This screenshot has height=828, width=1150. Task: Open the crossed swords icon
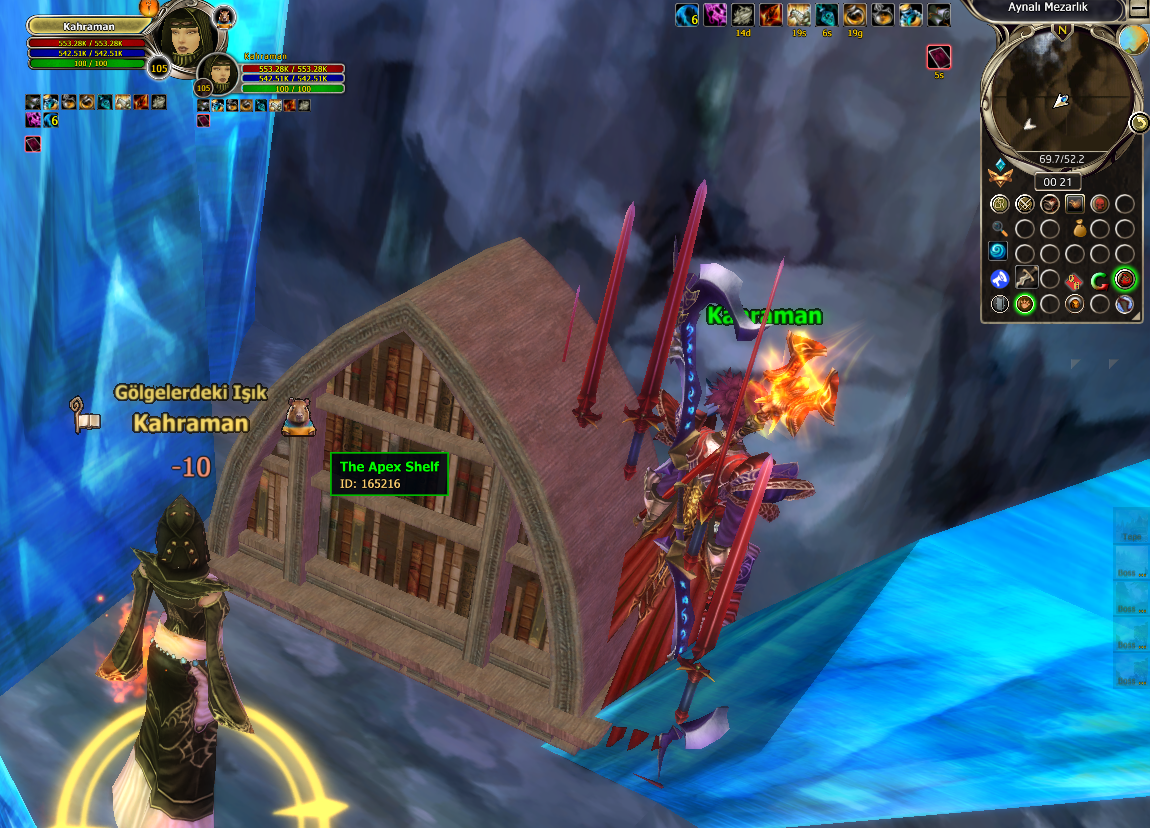pos(1024,204)
